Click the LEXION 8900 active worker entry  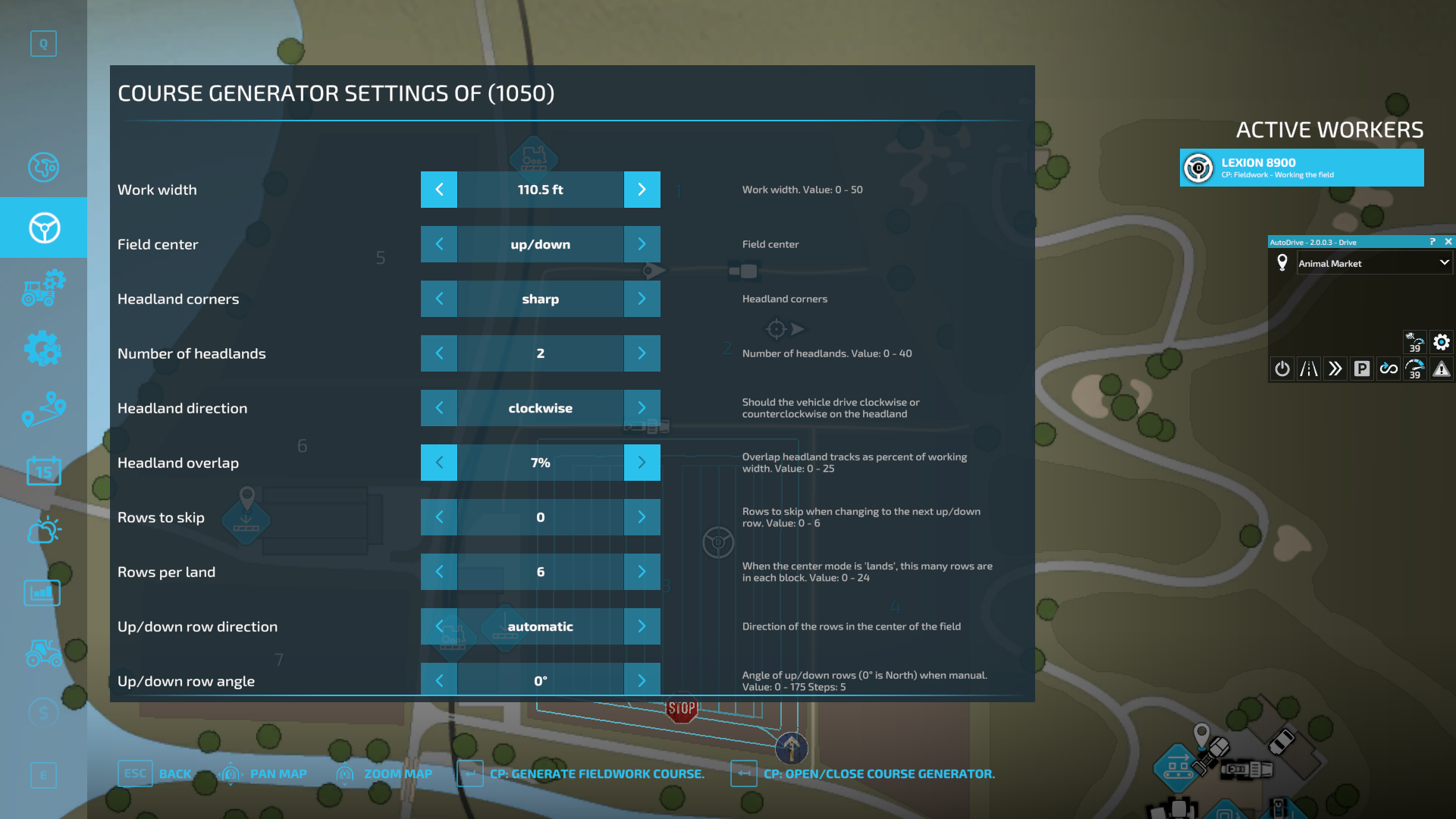point(1301,167)
